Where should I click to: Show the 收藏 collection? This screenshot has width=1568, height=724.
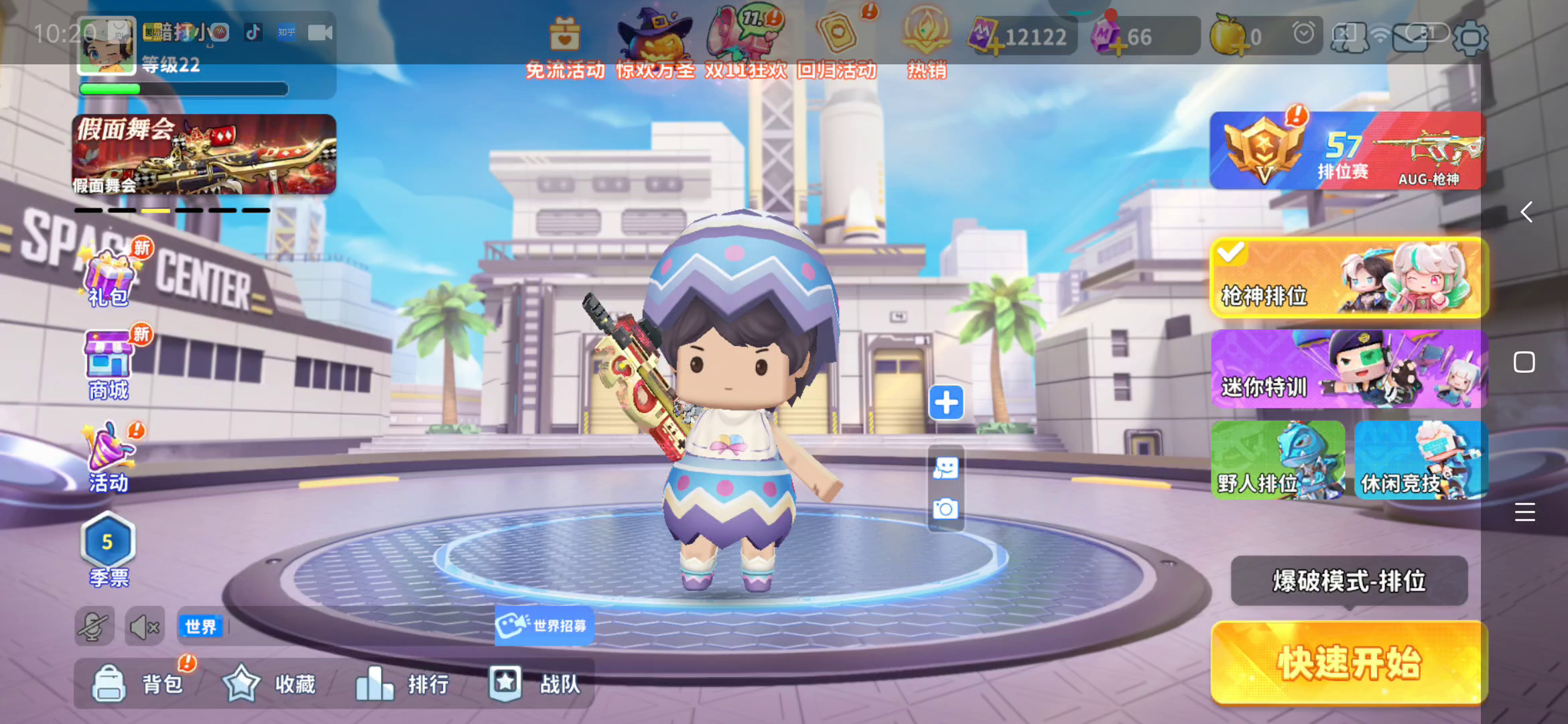point(269,684)
